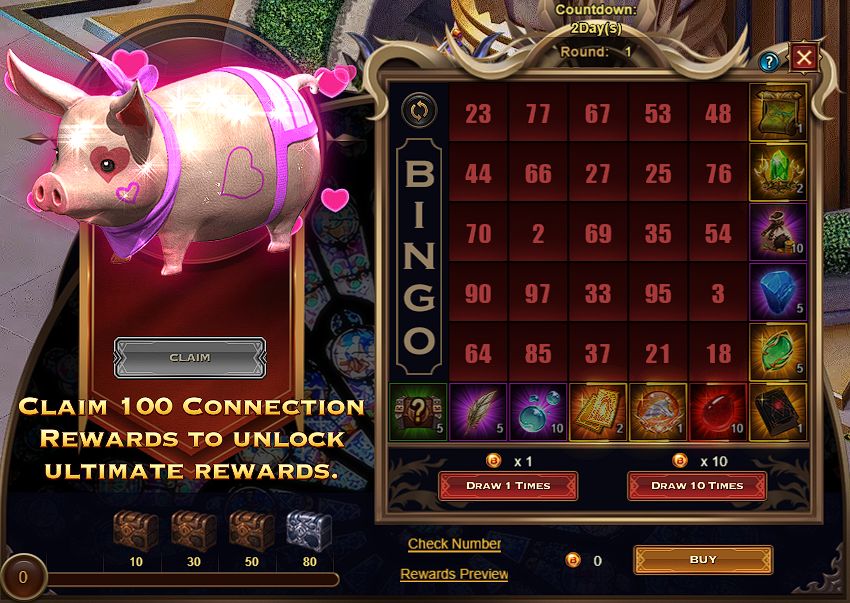The image size is (850, 603).
Task: Open the silver chest at 80 connections
Action: [x=310, y=530]
